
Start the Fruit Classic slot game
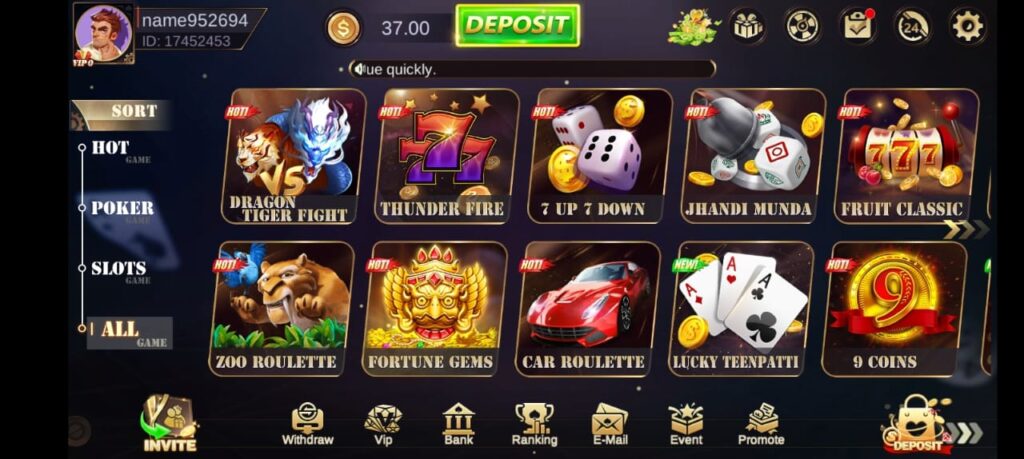(x=906, y=156)
